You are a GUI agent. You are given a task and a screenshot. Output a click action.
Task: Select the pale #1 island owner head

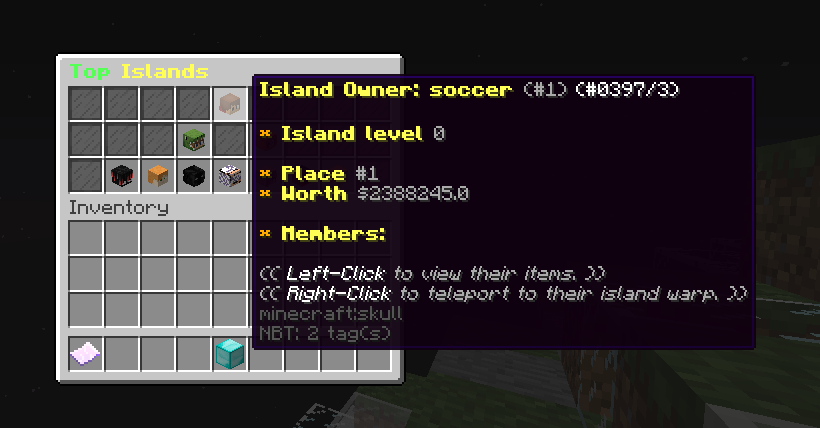(229, 104)
